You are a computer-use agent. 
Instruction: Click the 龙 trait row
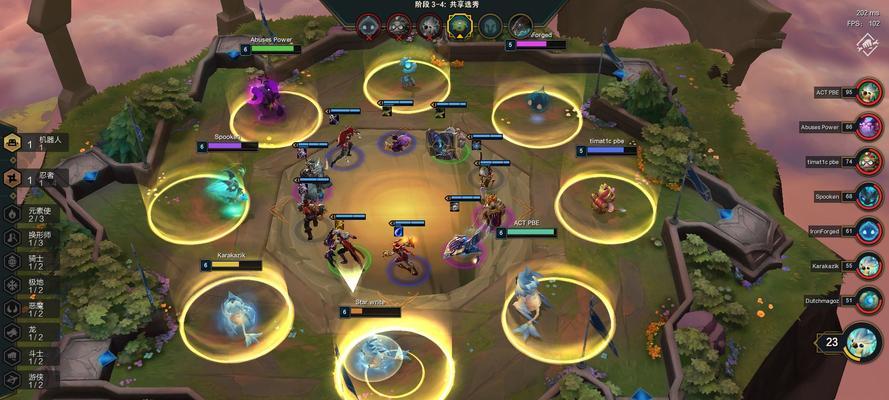pyautogui.click(x=28, y=333)
